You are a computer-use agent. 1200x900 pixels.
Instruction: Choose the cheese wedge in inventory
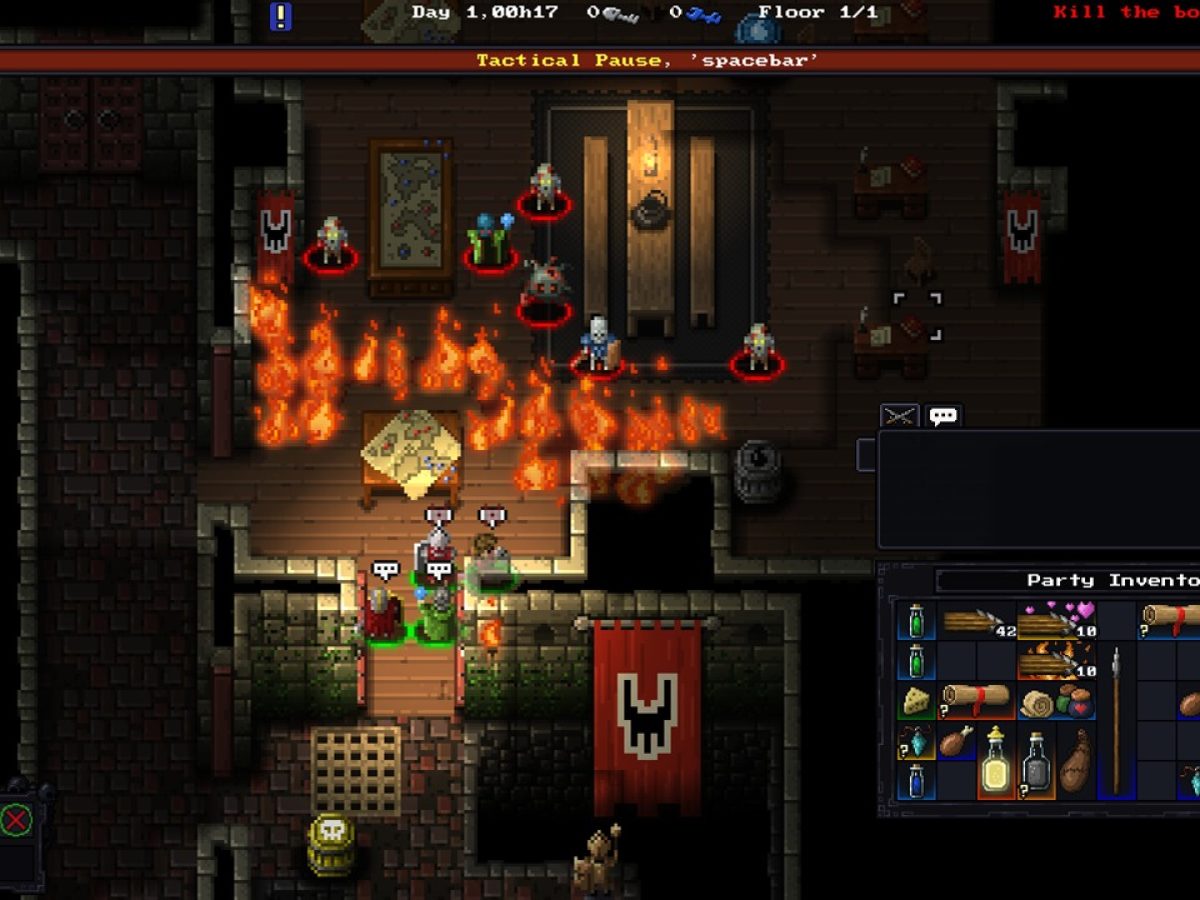(x=915, y=702)
